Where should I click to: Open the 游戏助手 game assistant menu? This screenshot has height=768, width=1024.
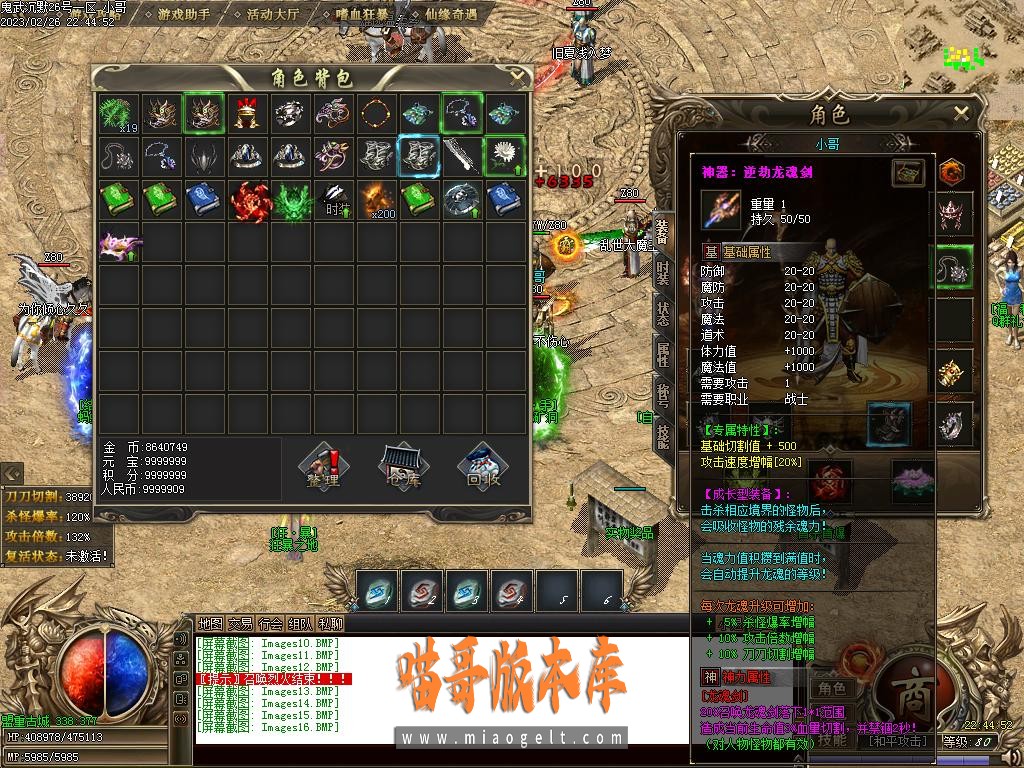pos(184,15)
